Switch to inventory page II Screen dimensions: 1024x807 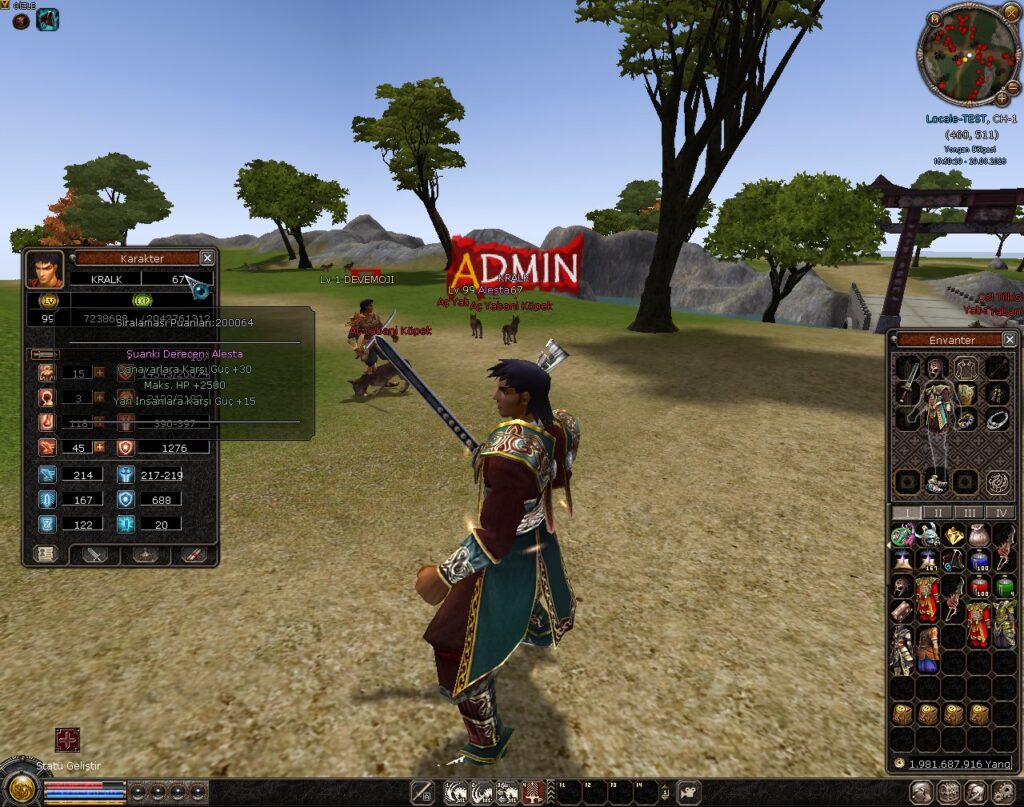936,513
